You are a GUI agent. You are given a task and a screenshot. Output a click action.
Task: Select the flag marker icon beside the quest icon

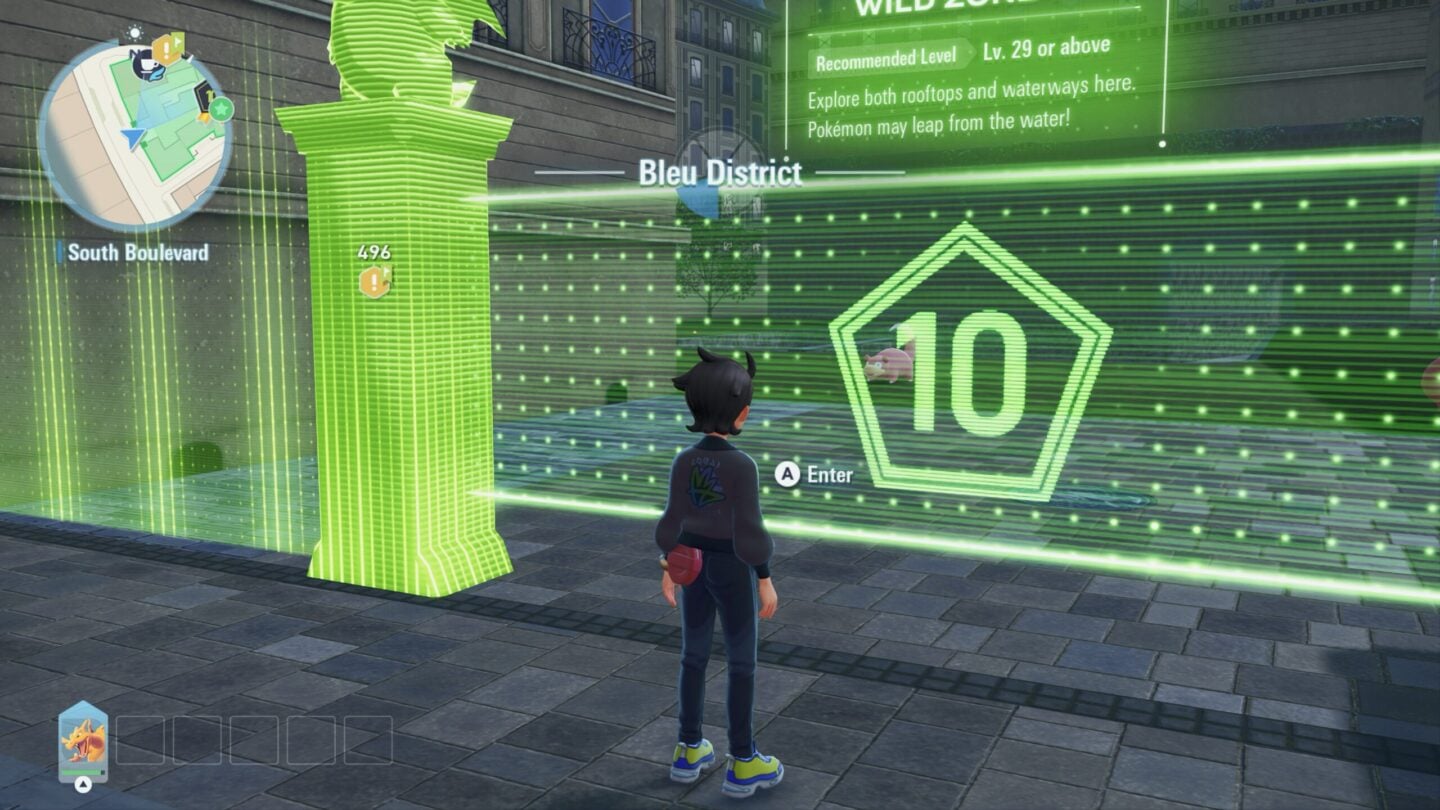(x=178, y=40)
